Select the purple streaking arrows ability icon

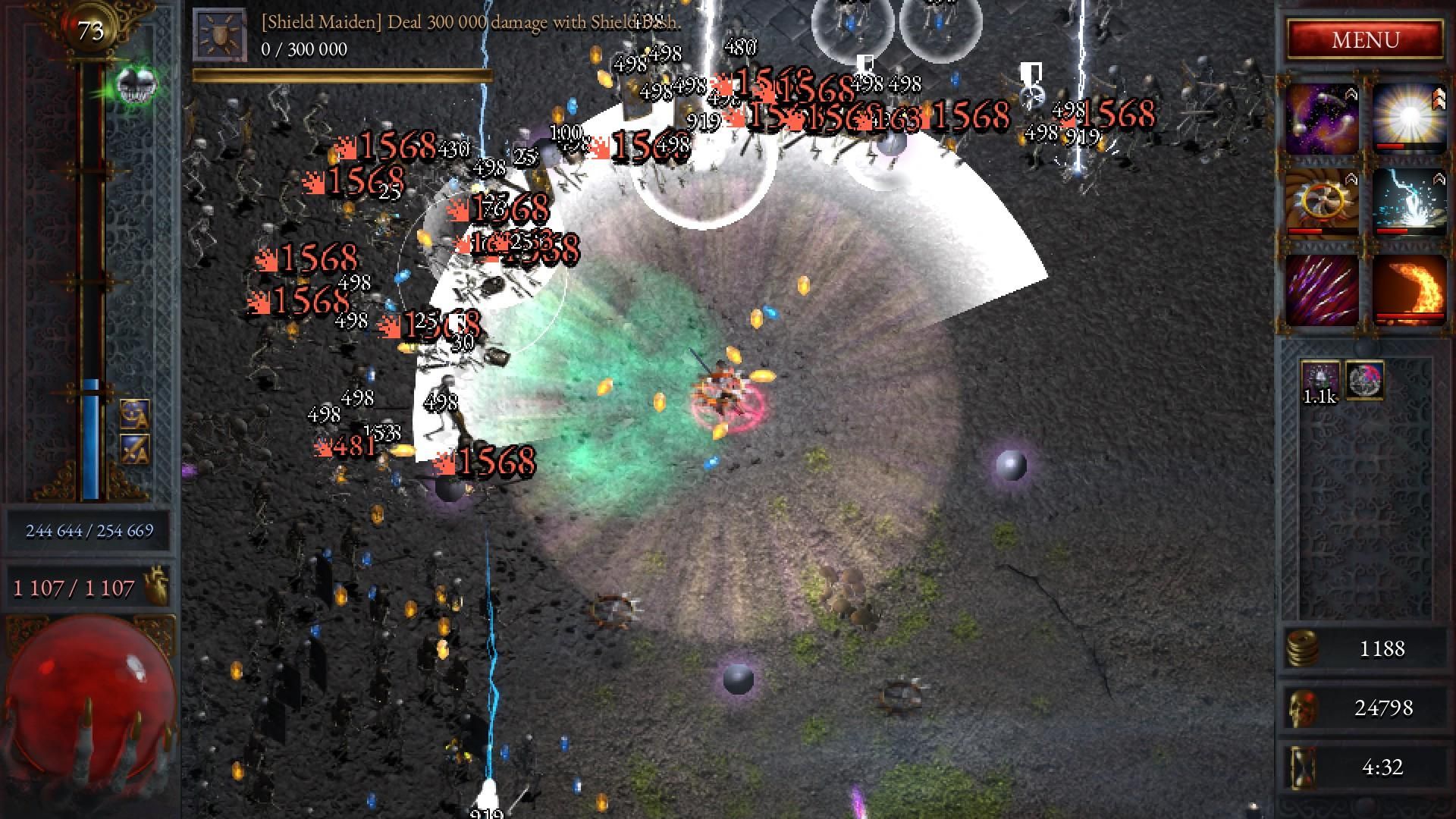(1322, 290)
